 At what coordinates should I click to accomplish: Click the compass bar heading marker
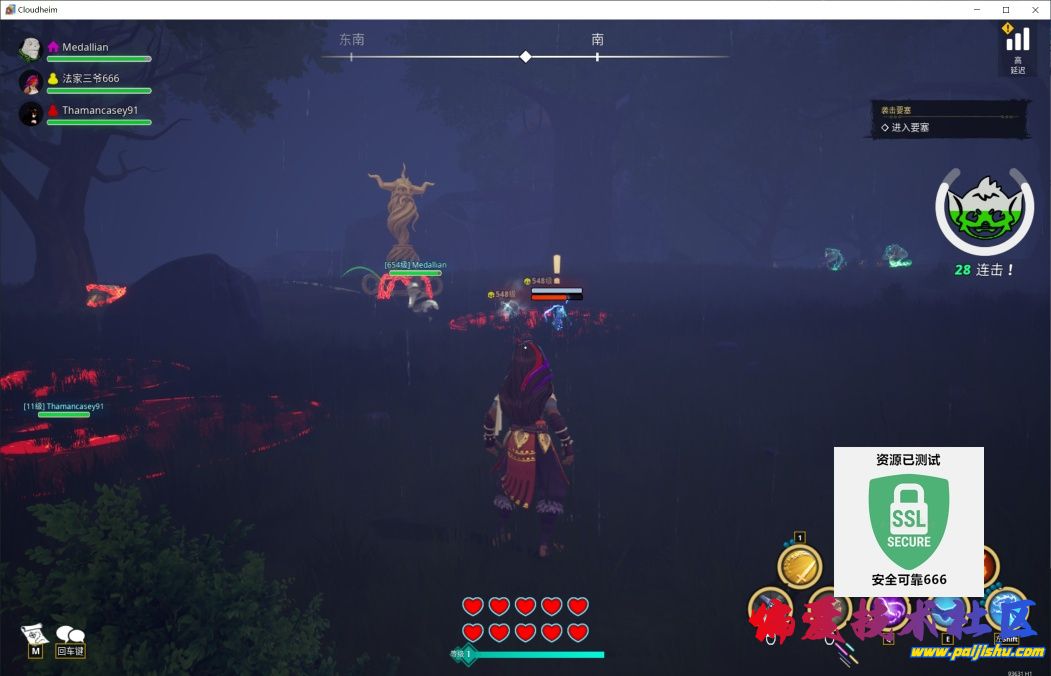(526, 57)
